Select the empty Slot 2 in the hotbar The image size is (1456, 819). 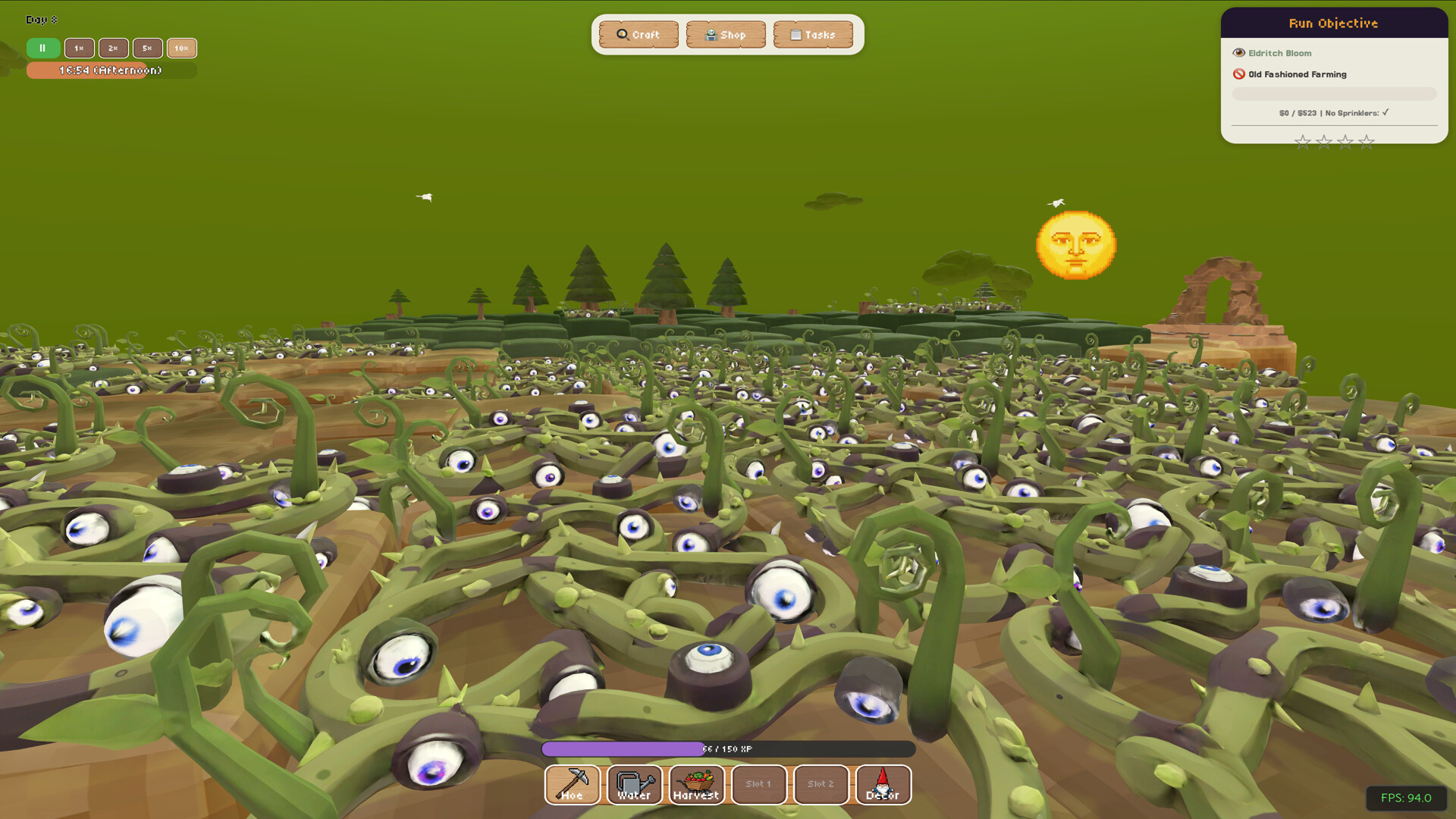coord(821,785)
